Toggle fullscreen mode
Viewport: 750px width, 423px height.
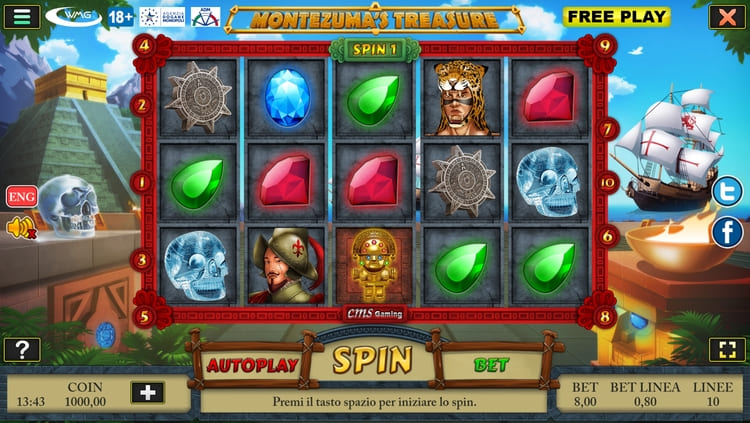724,349
